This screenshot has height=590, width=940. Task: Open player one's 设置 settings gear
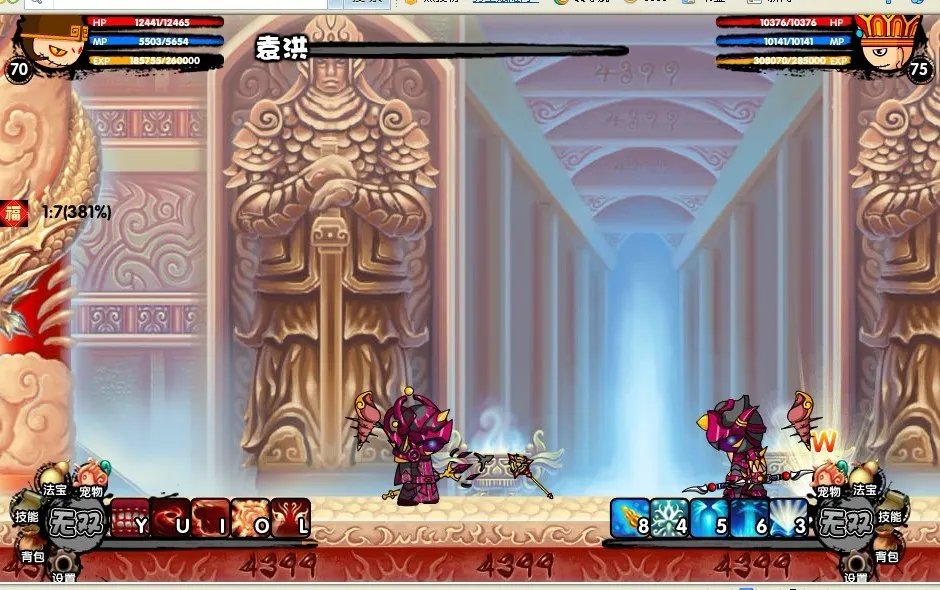coord(64,572)
